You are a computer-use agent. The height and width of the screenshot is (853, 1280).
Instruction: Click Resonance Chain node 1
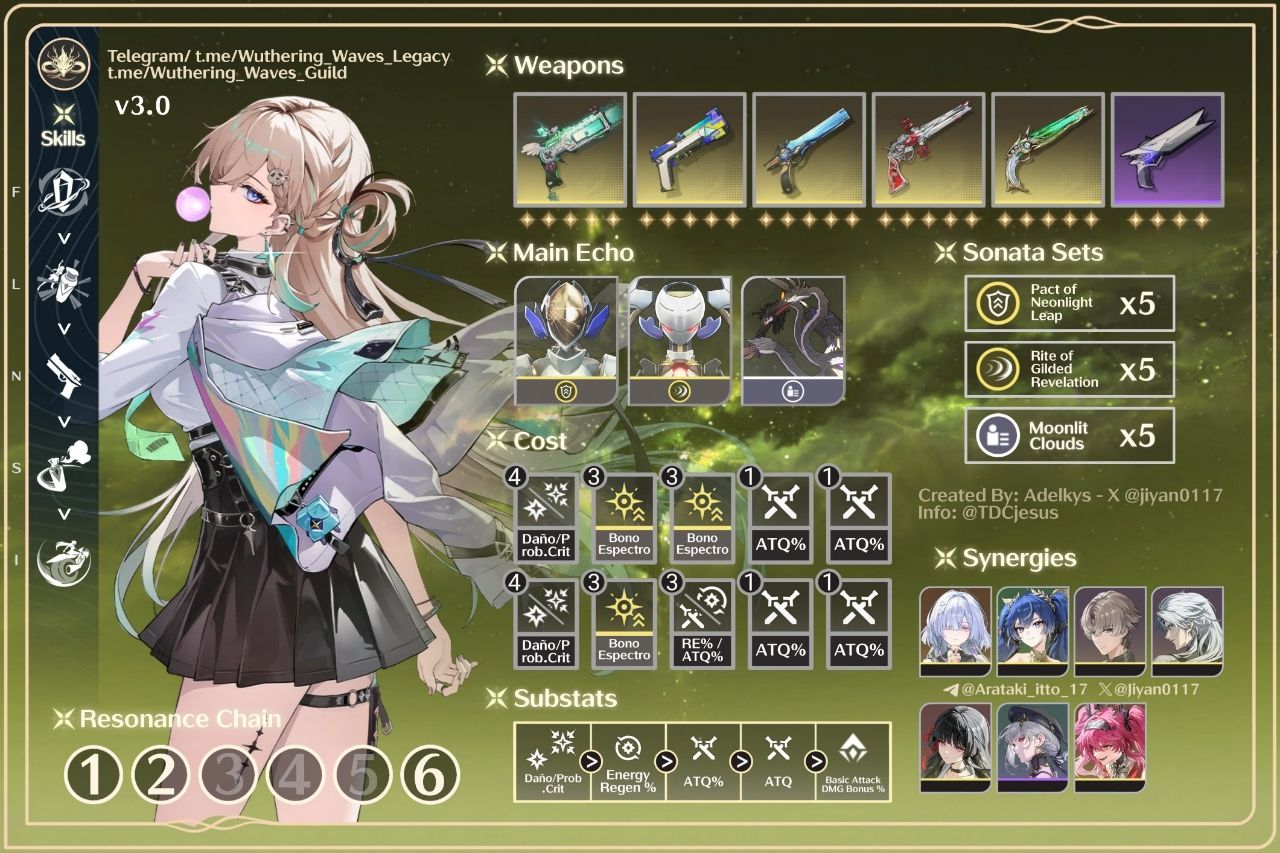[93, 775]
